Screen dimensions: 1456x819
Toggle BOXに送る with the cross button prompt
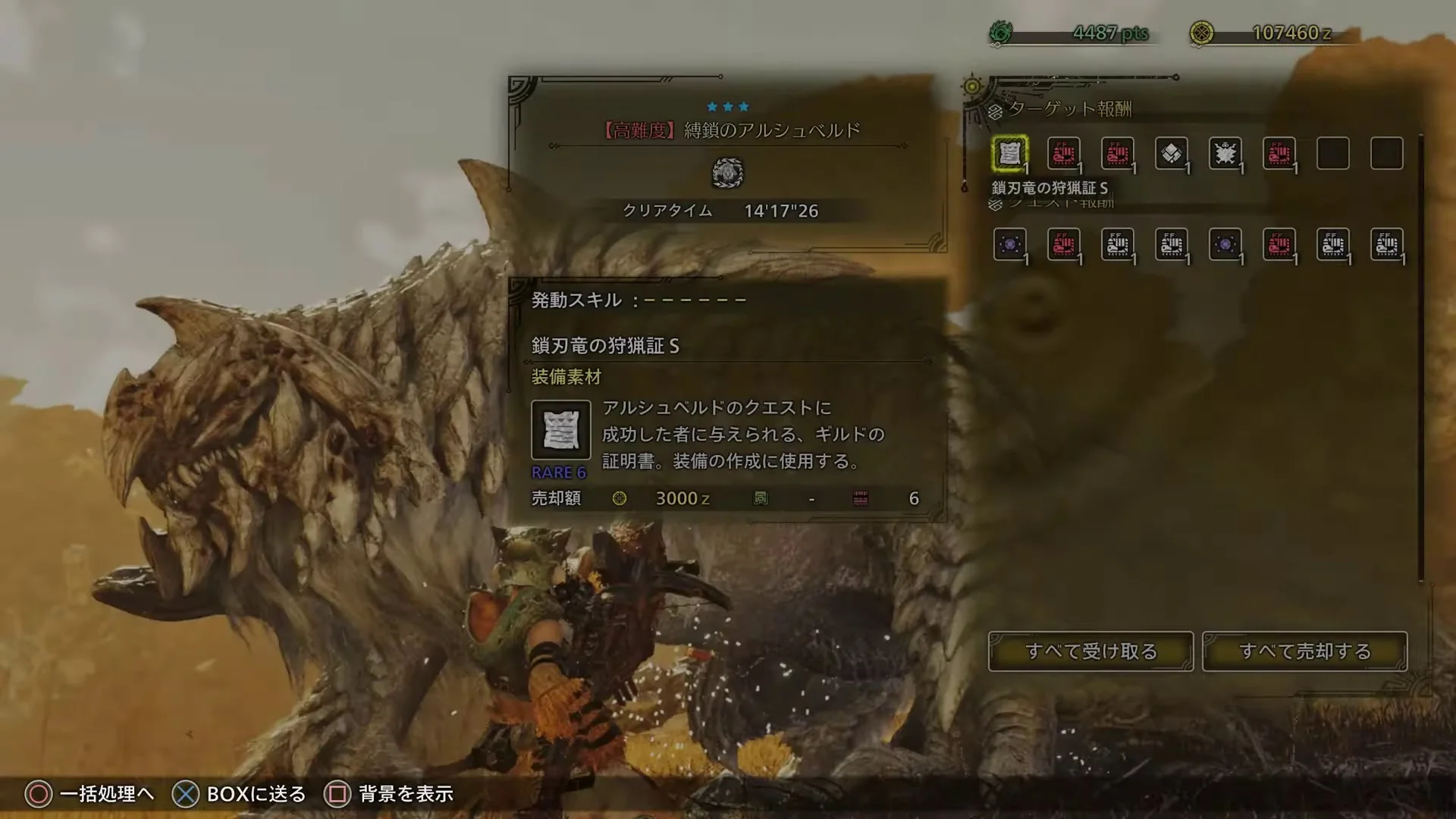coord(241,794)
